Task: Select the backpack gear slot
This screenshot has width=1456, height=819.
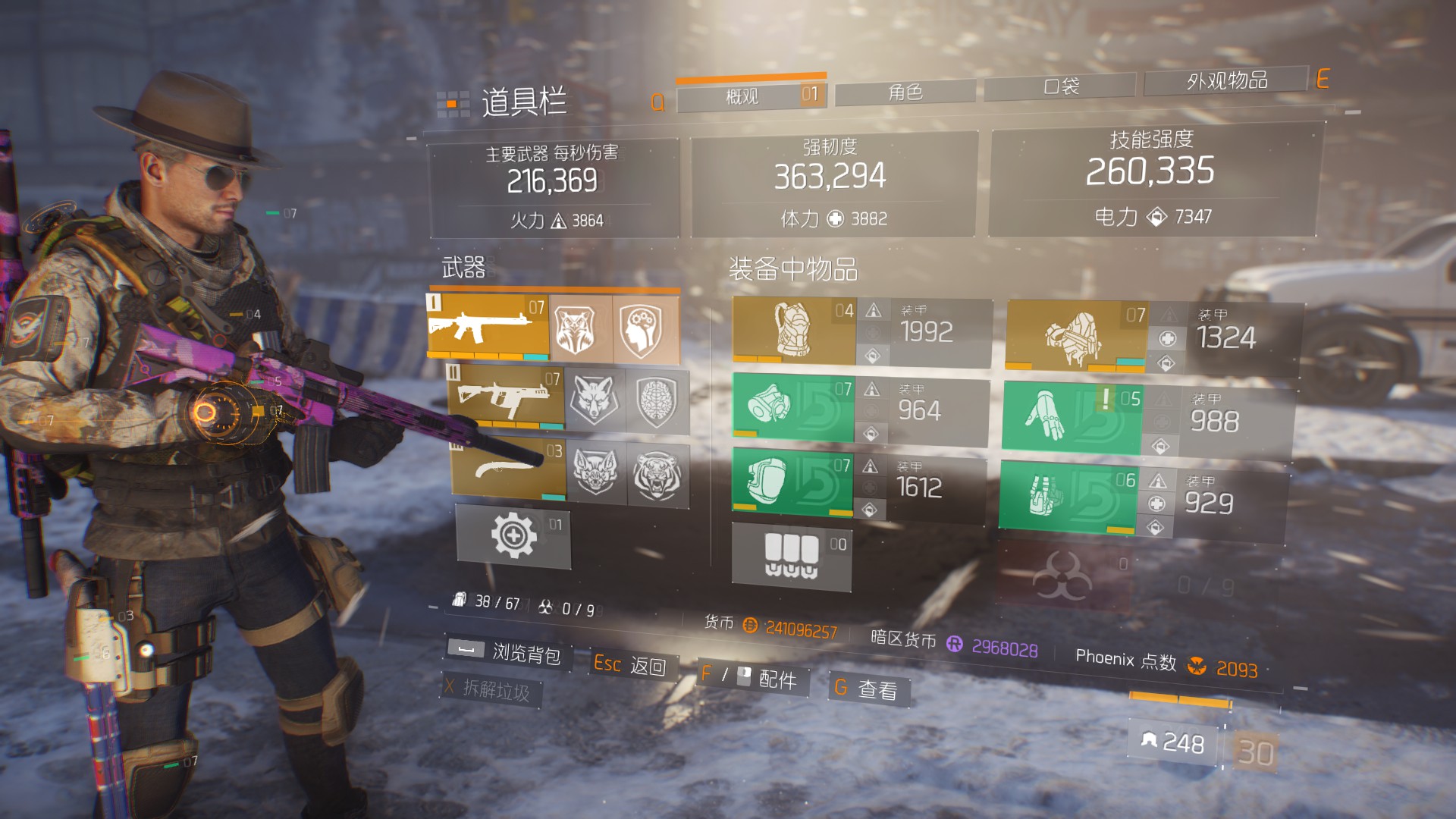Action: coord(1075,335)
